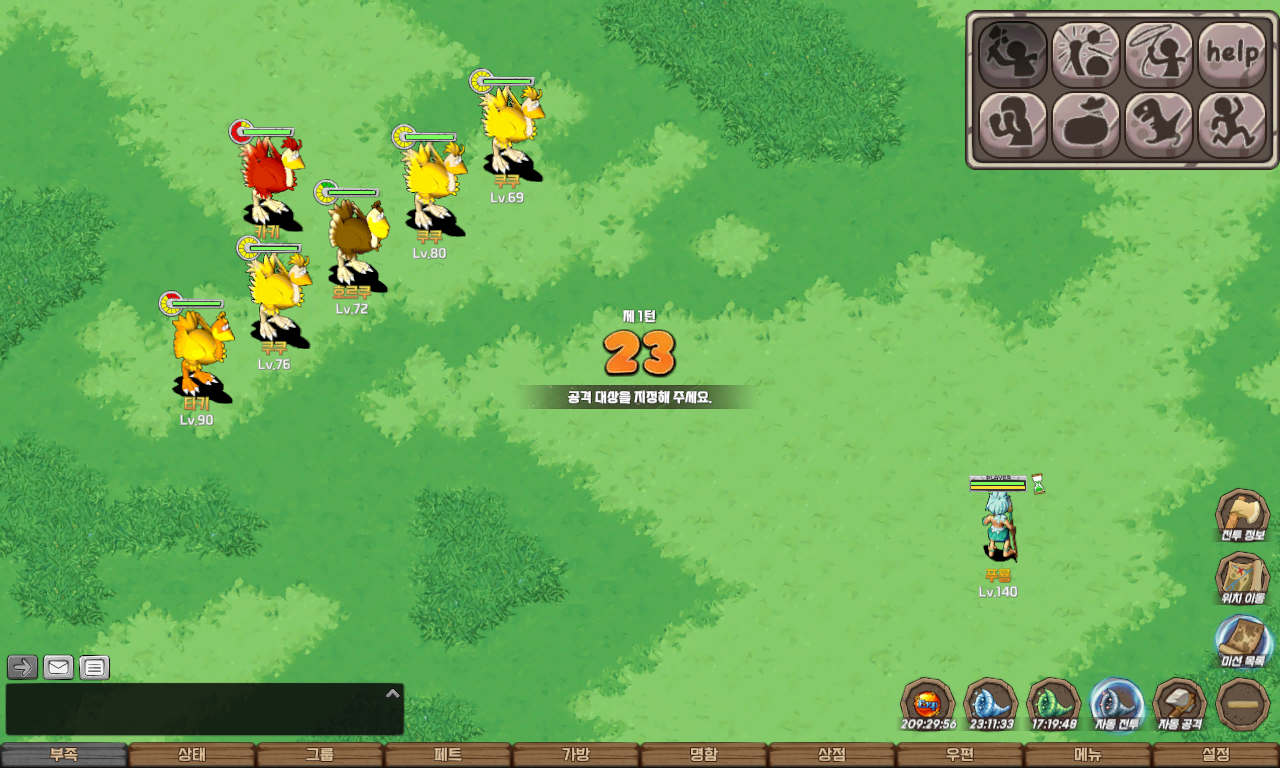Select the lasso capture command
Image resolution: width=1280 pixels, height=768 pixels.
tap(1158, 54)
